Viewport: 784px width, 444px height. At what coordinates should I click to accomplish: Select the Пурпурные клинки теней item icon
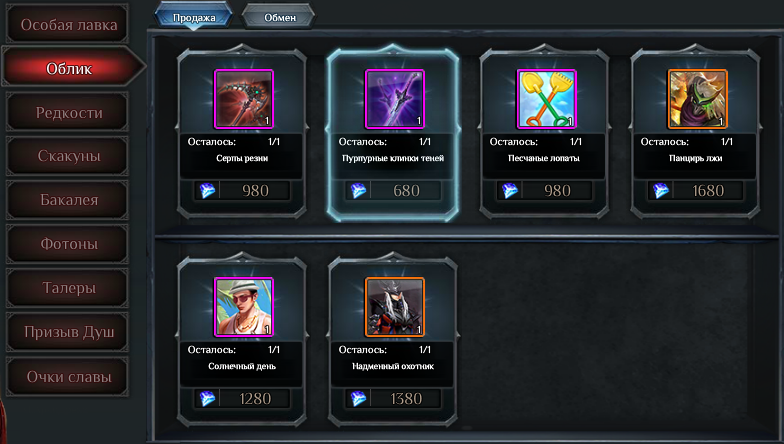click(x=394, y=99)
